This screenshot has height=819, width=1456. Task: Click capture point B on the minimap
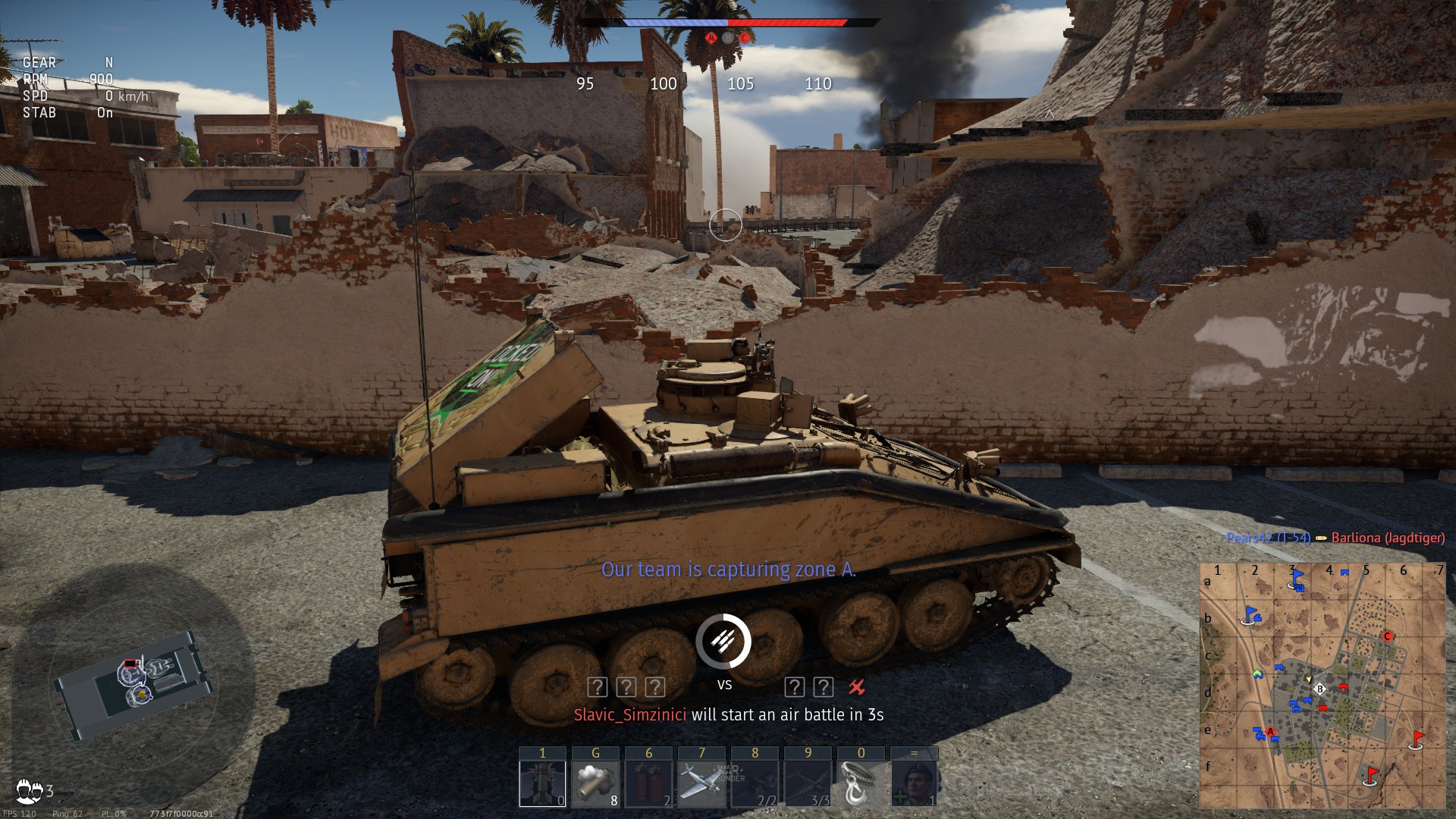[x=1320, y=689]
